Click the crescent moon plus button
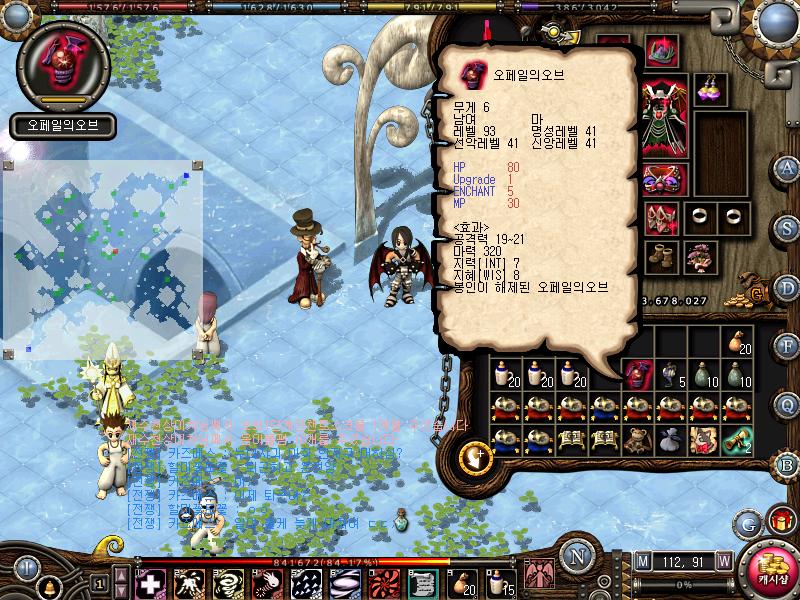The height and width of the screenshot is (600, 800). 472,457
